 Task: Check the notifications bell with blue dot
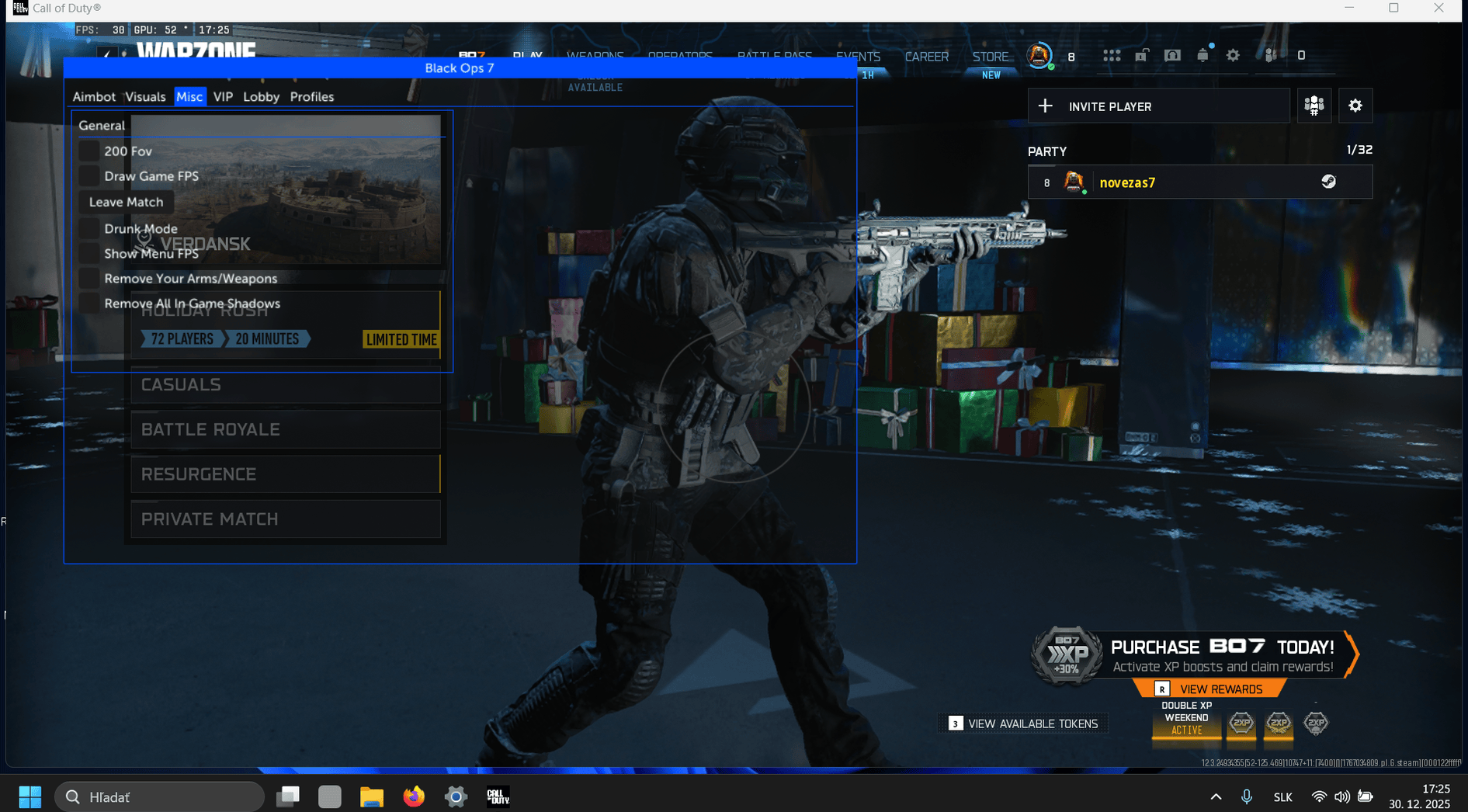1204,56
